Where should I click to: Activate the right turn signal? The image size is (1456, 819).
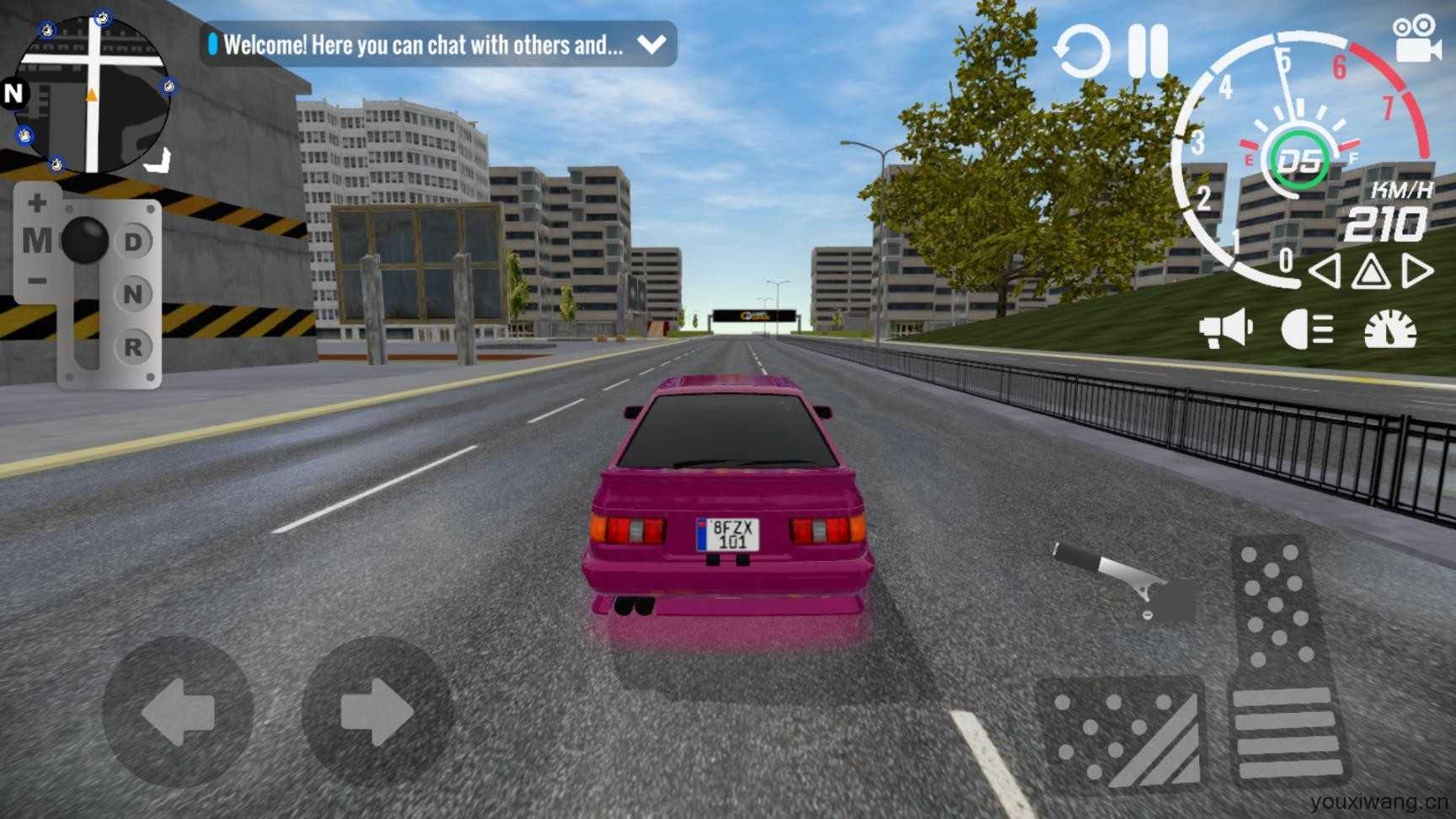[x=1417, y=272]
